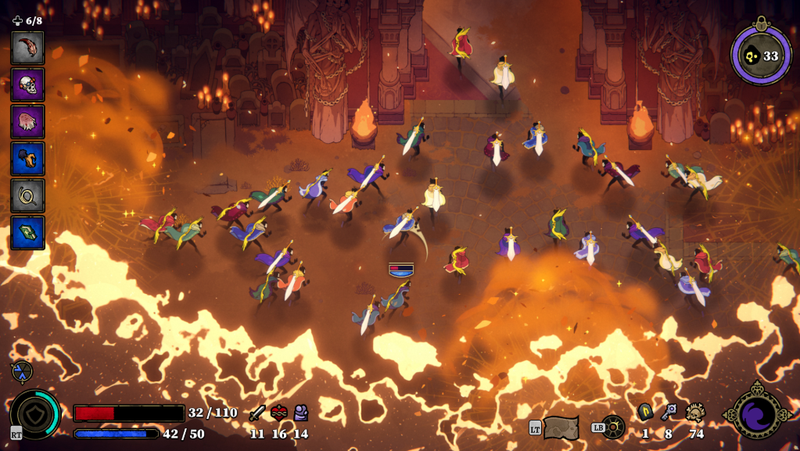Click the gear-shaped currency icon
This screenshot has width=800, height=451.
(x=695, y=412)
